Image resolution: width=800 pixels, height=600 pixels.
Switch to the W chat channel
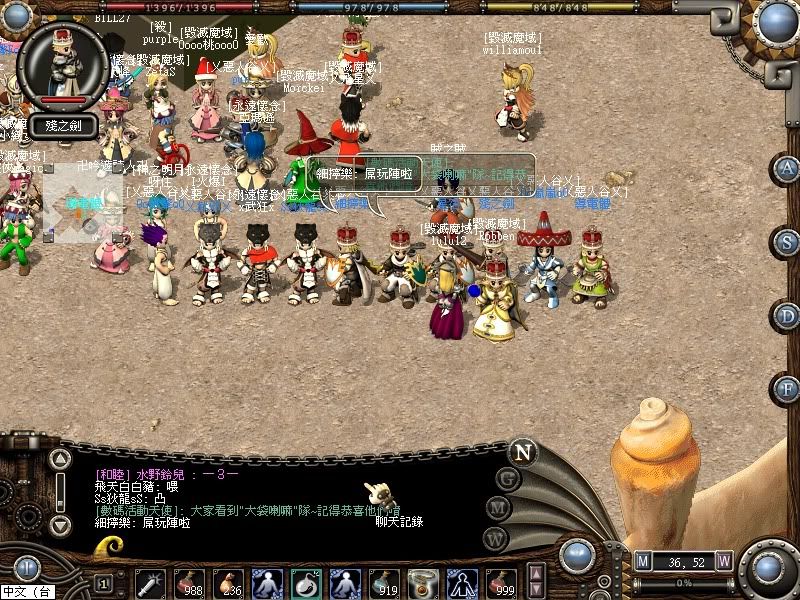click(x=492, y=537)
